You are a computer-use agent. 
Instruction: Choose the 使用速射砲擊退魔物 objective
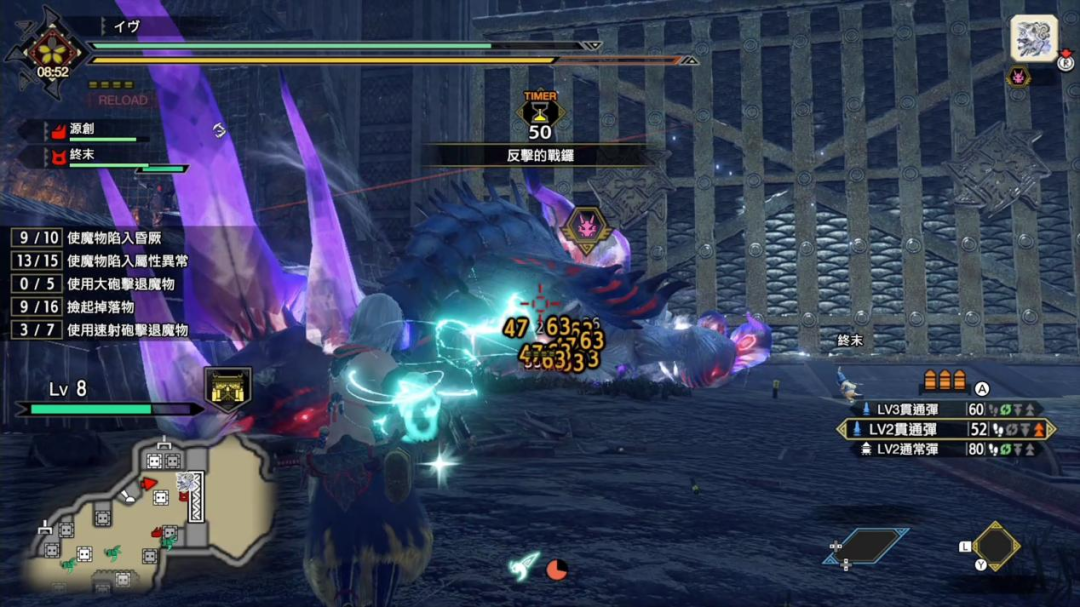[98, 329]
